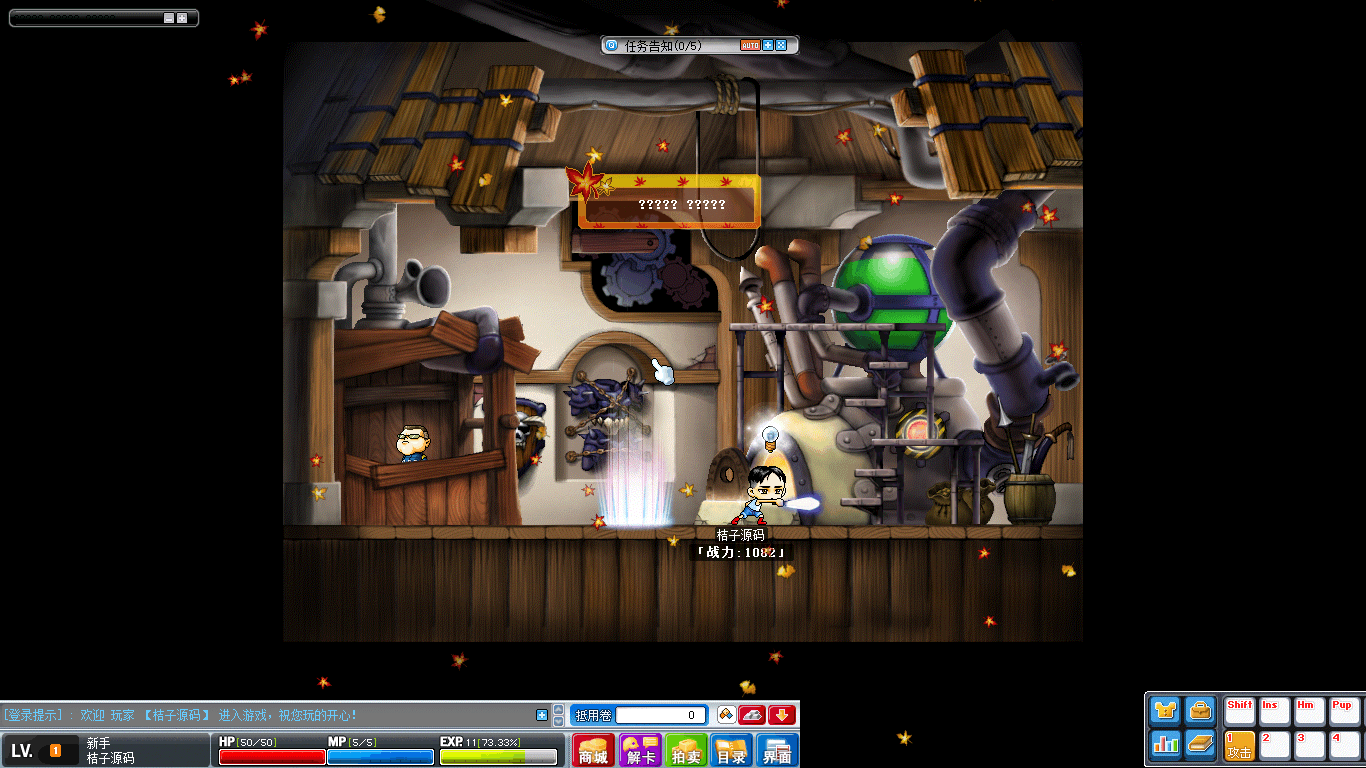Open the equipment window shirt icon

coord(1165,711)
